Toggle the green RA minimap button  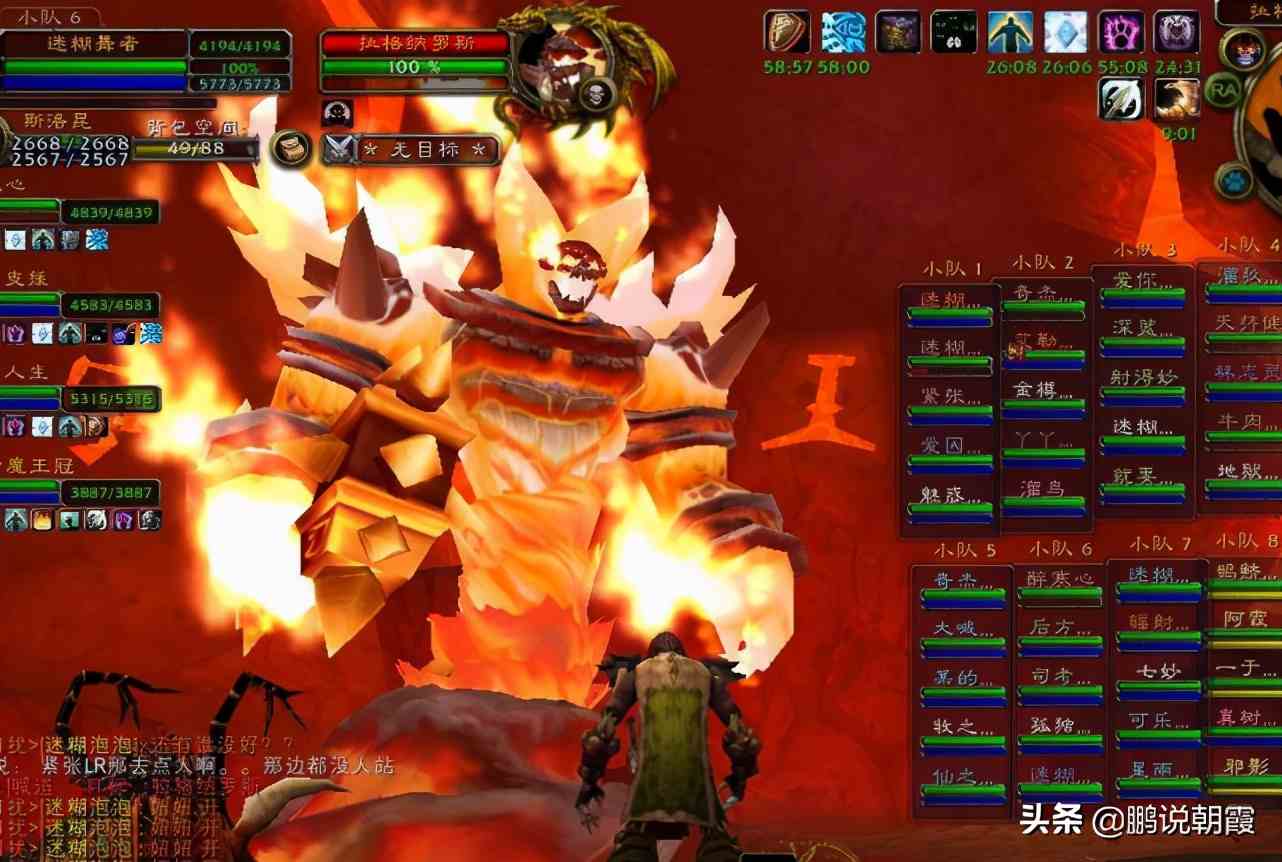click(1222, 91)
